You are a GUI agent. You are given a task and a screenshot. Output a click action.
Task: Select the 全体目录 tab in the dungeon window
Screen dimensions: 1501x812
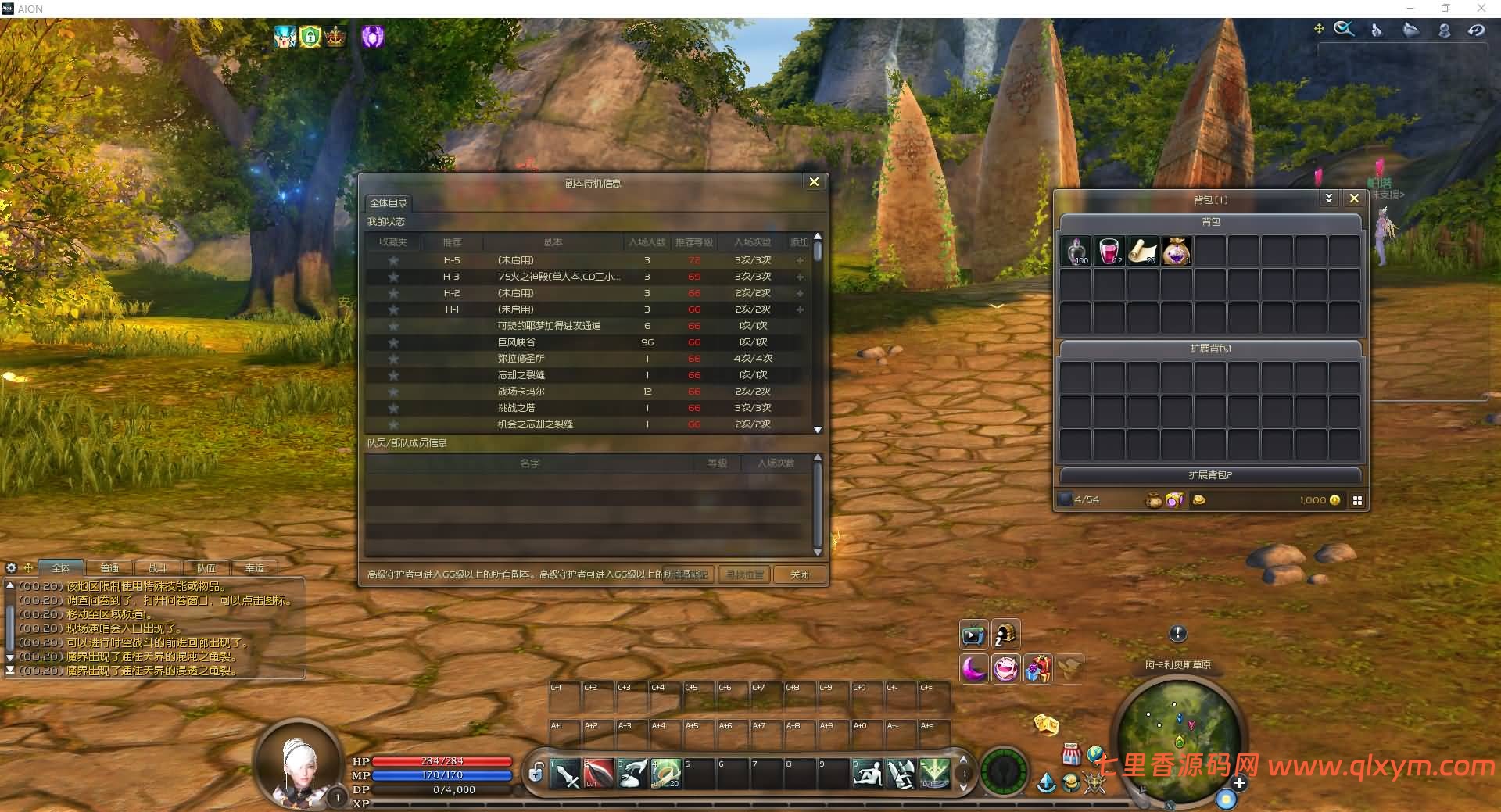(387, 202)
